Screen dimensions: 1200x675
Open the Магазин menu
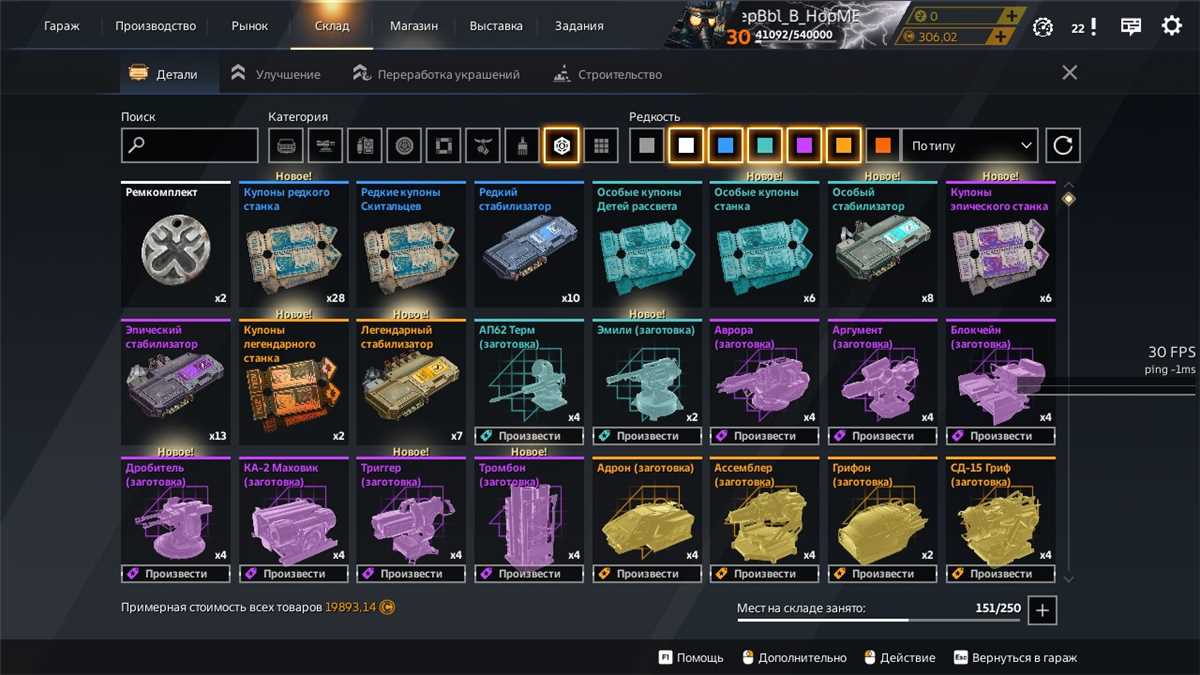pyautogui.click(x=414, y=26)
